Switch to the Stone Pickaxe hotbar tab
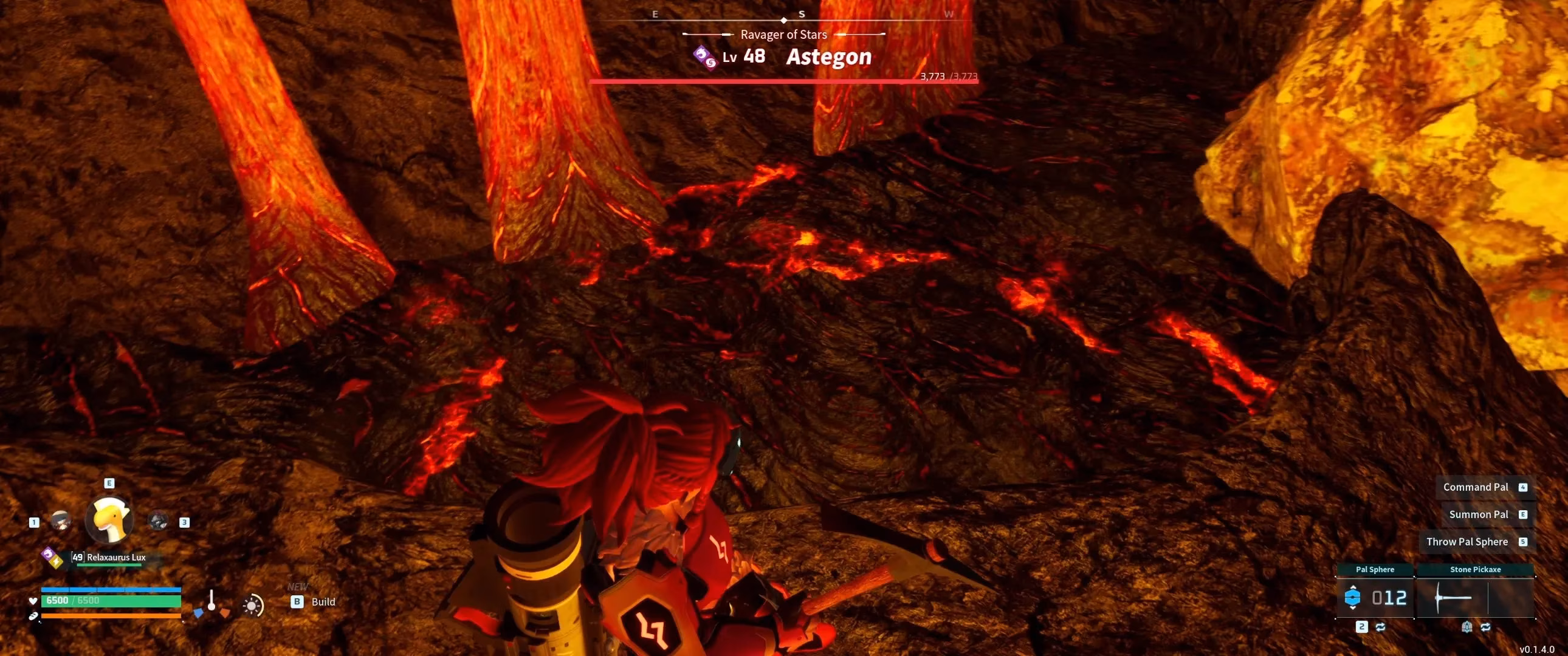This screenshot has height=656, width=1568. [1477, 570]
